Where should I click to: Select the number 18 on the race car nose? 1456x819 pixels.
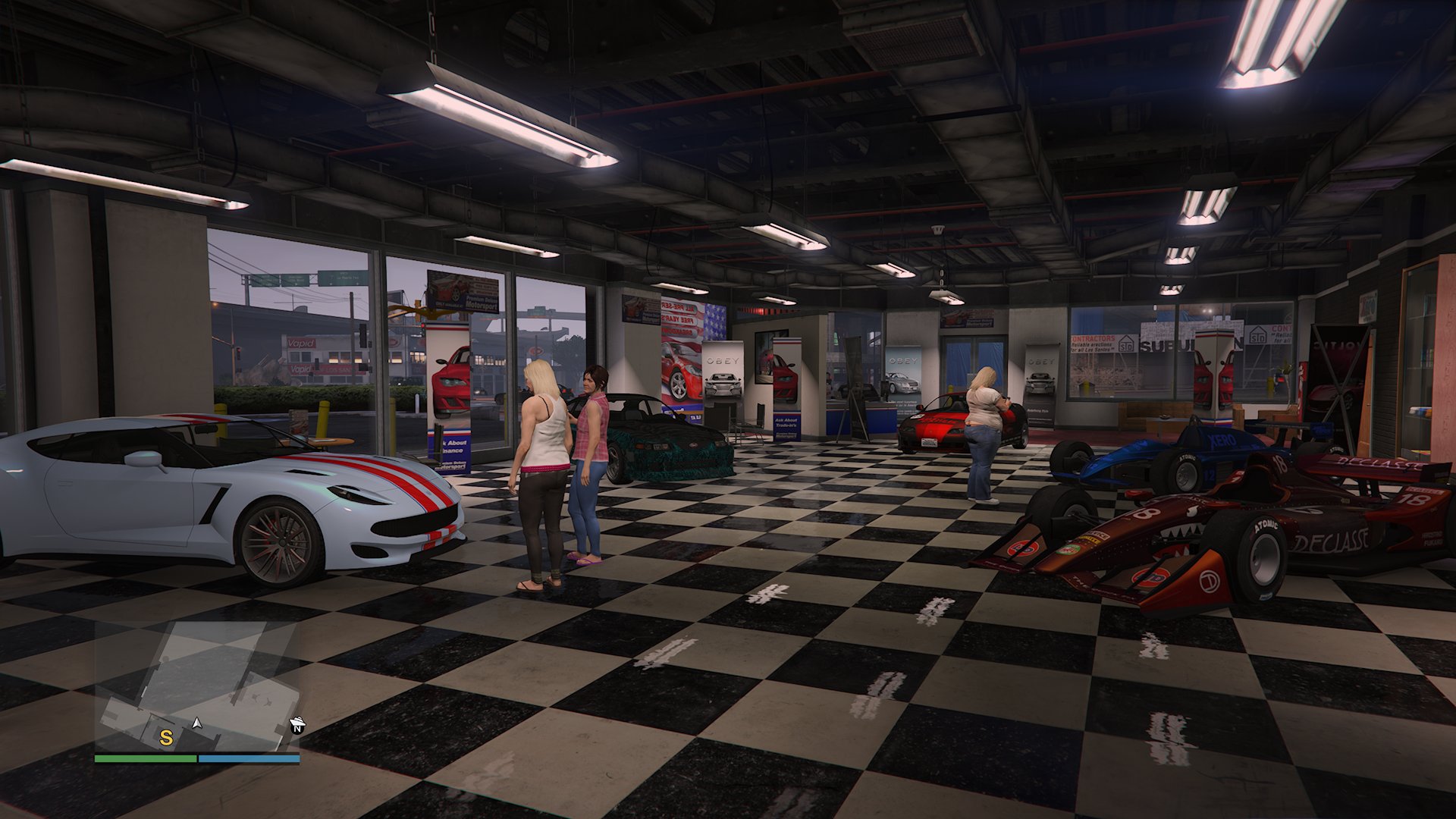1147,513
